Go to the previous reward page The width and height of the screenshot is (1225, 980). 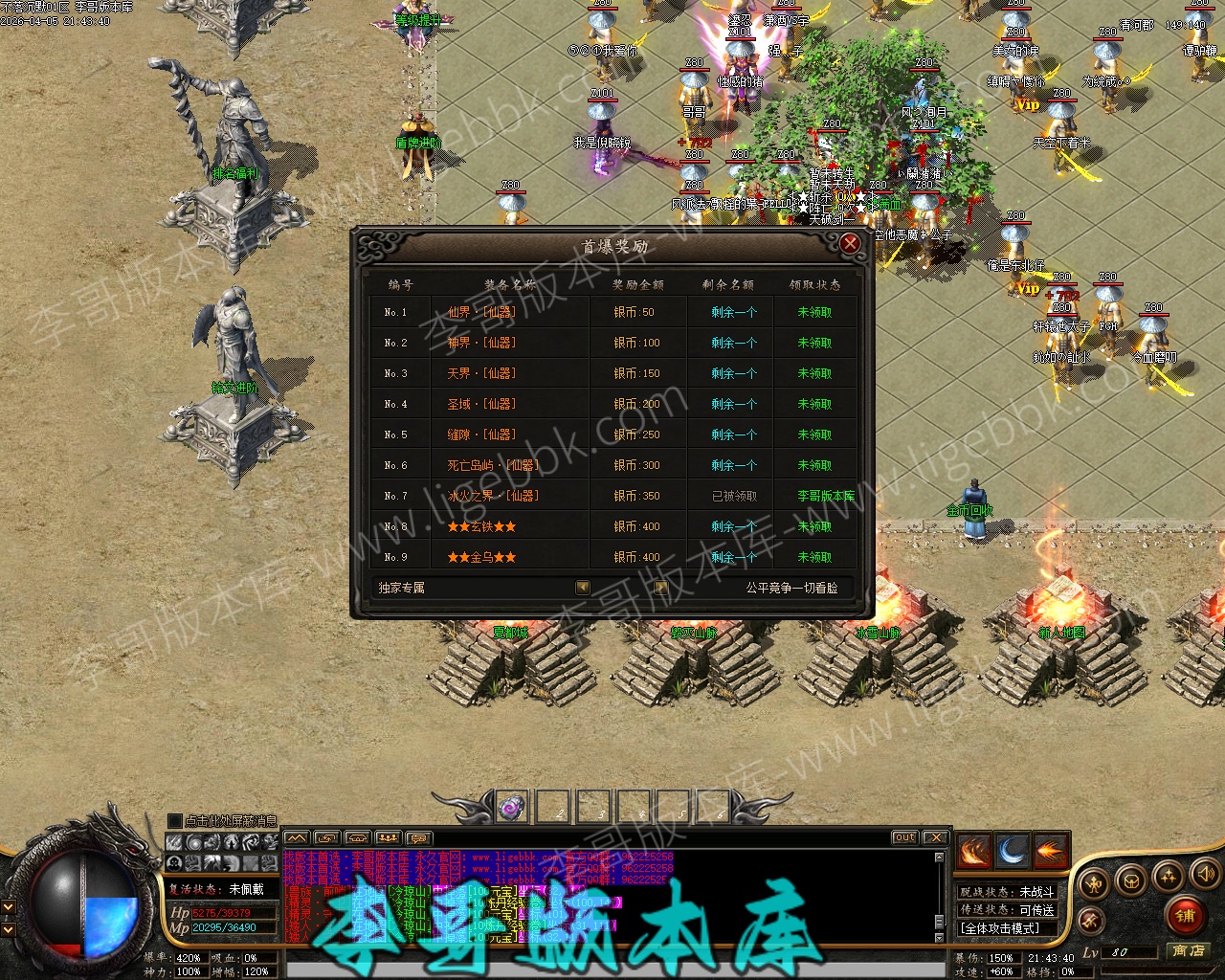tap(583, 588)
